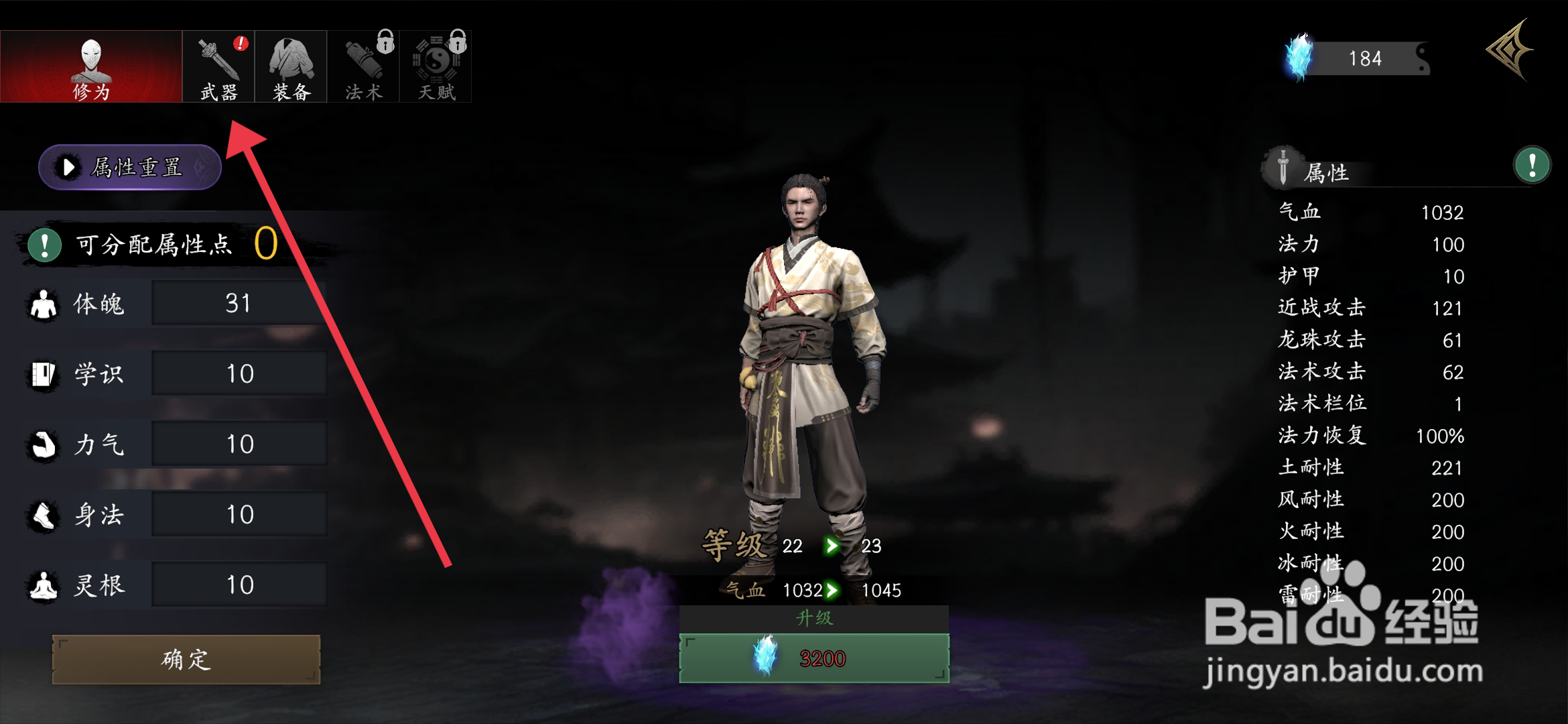Image resolution: width=1568 pixels, height=724 pixels.
Task: Click the 学识 book attribute icon
Action: tap(42, 373)
